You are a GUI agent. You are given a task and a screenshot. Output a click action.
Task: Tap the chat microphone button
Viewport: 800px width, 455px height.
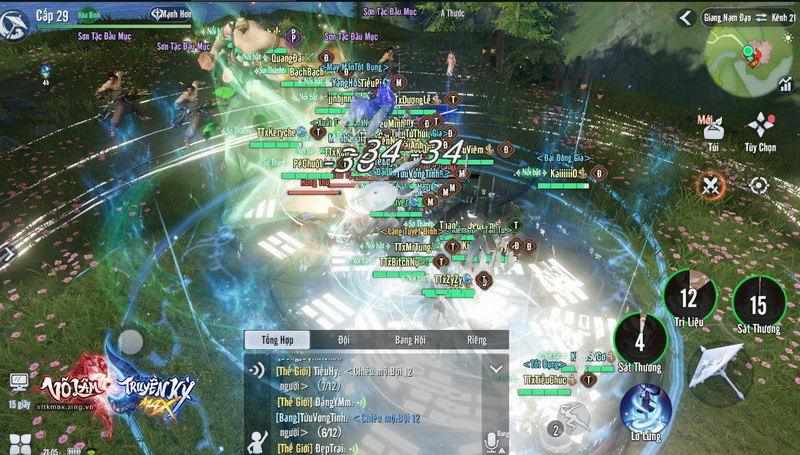pyautogui.click(x=492, y=441)
